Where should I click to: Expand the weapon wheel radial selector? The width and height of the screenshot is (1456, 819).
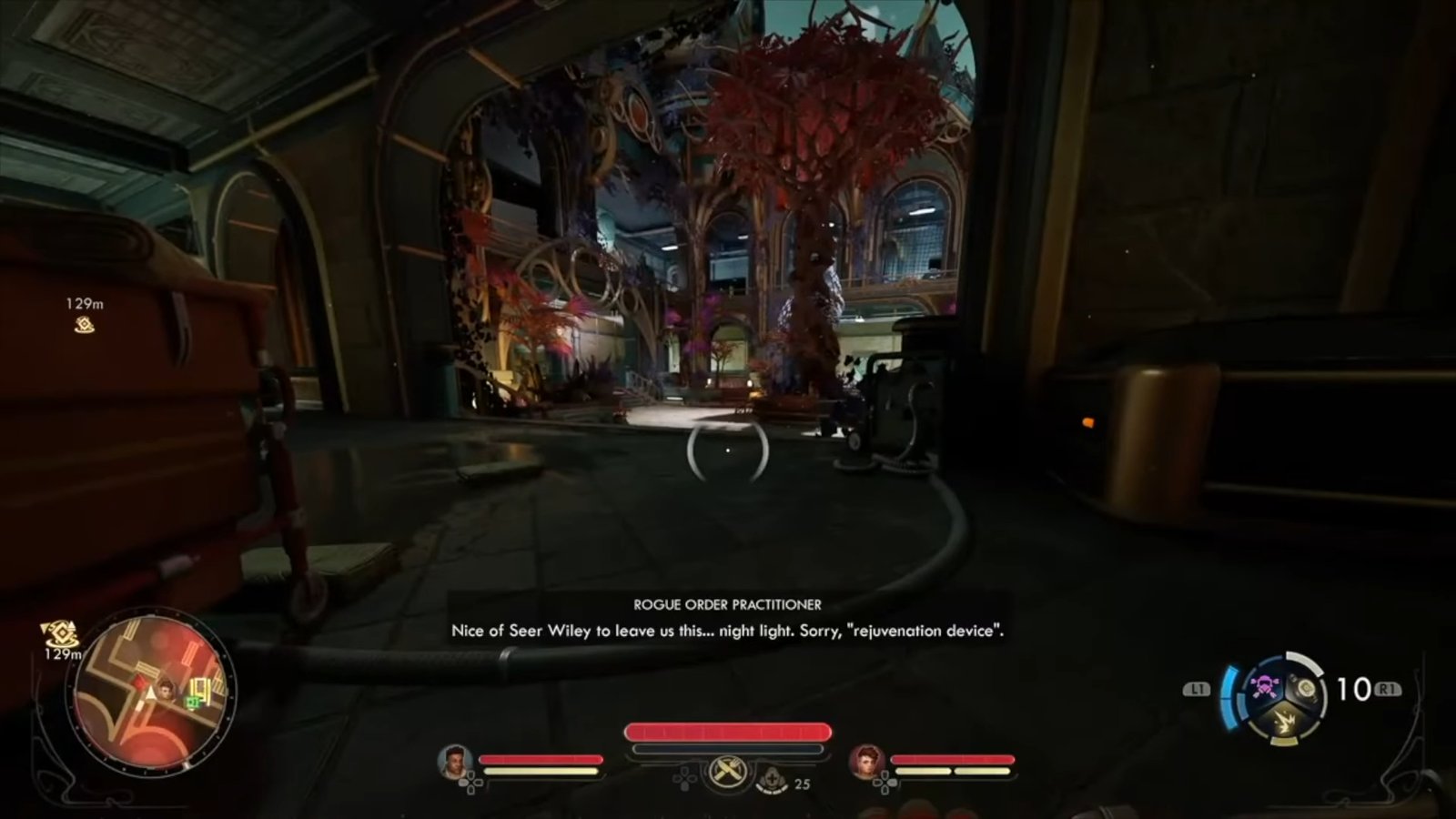coord(1286,698)
